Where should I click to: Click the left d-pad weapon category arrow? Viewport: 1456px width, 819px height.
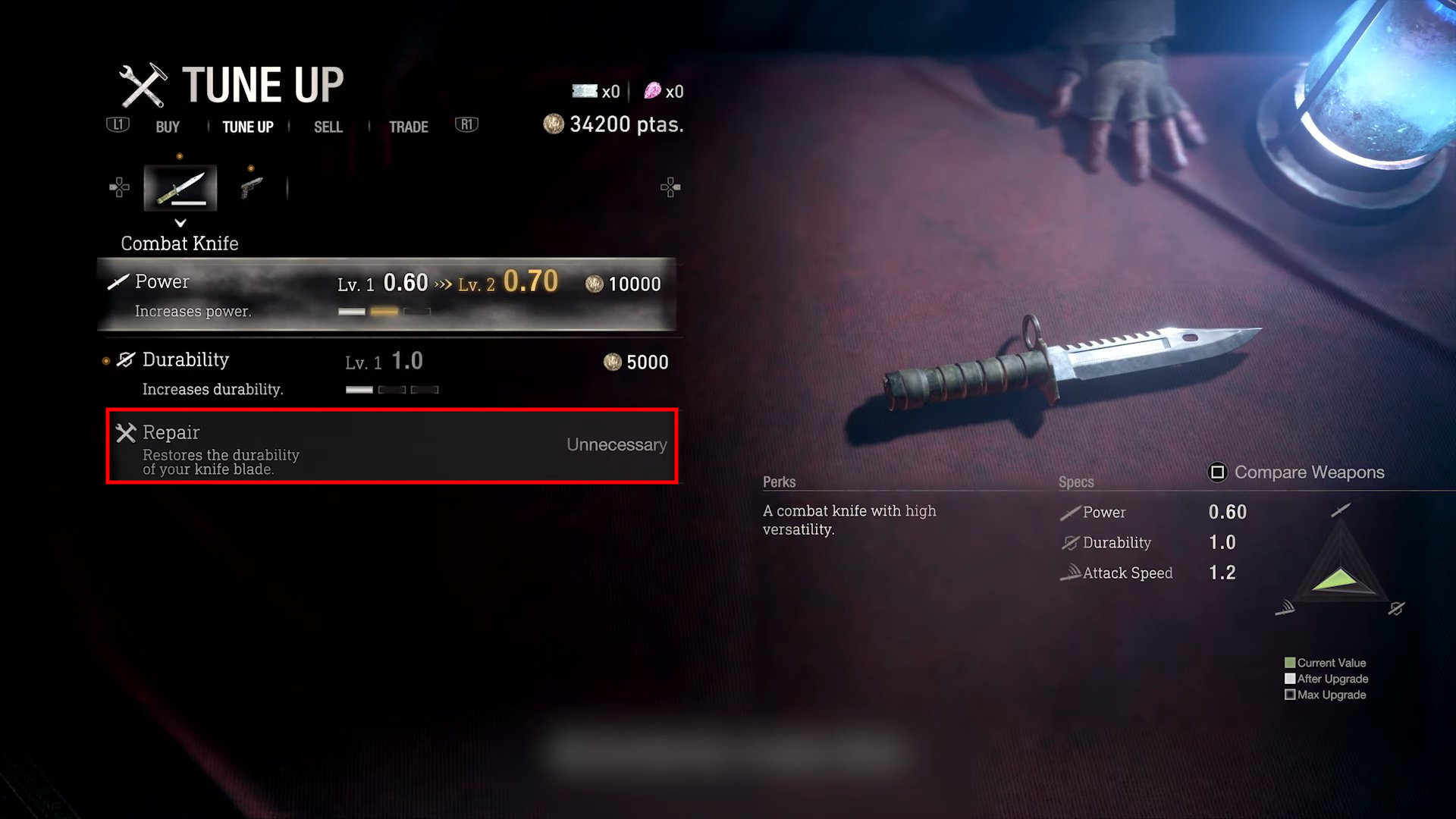point(118,187)
